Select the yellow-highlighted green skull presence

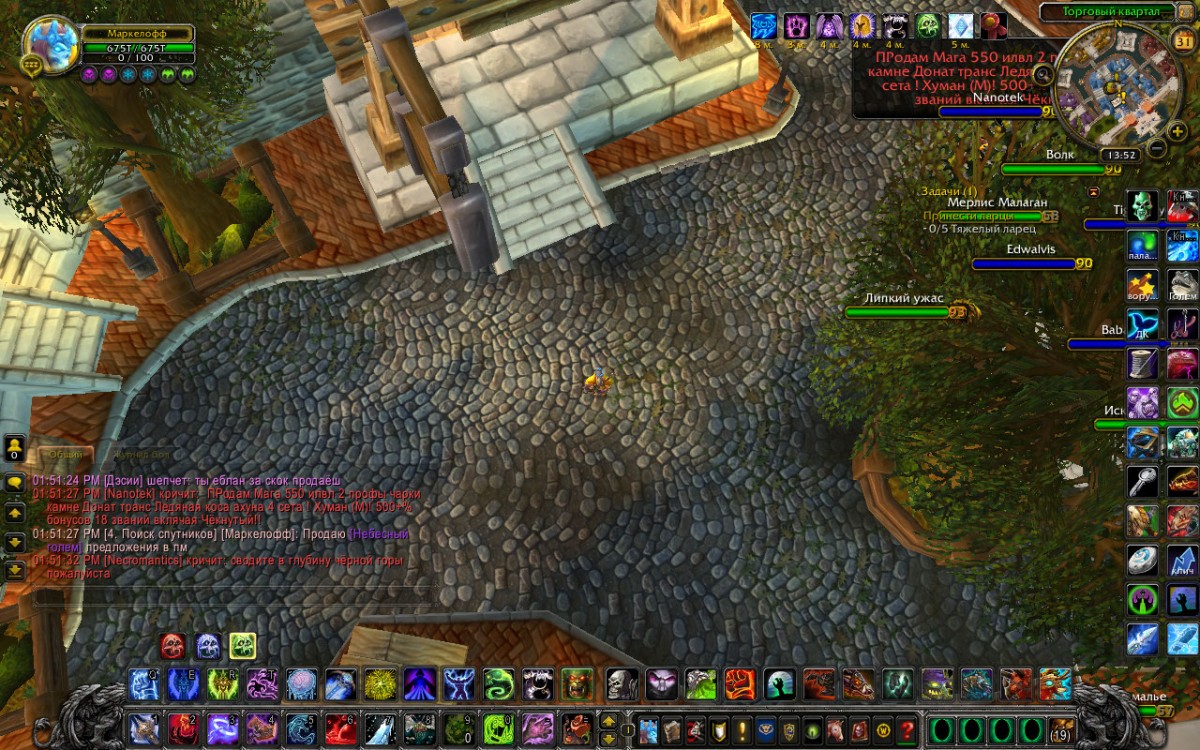242,646
